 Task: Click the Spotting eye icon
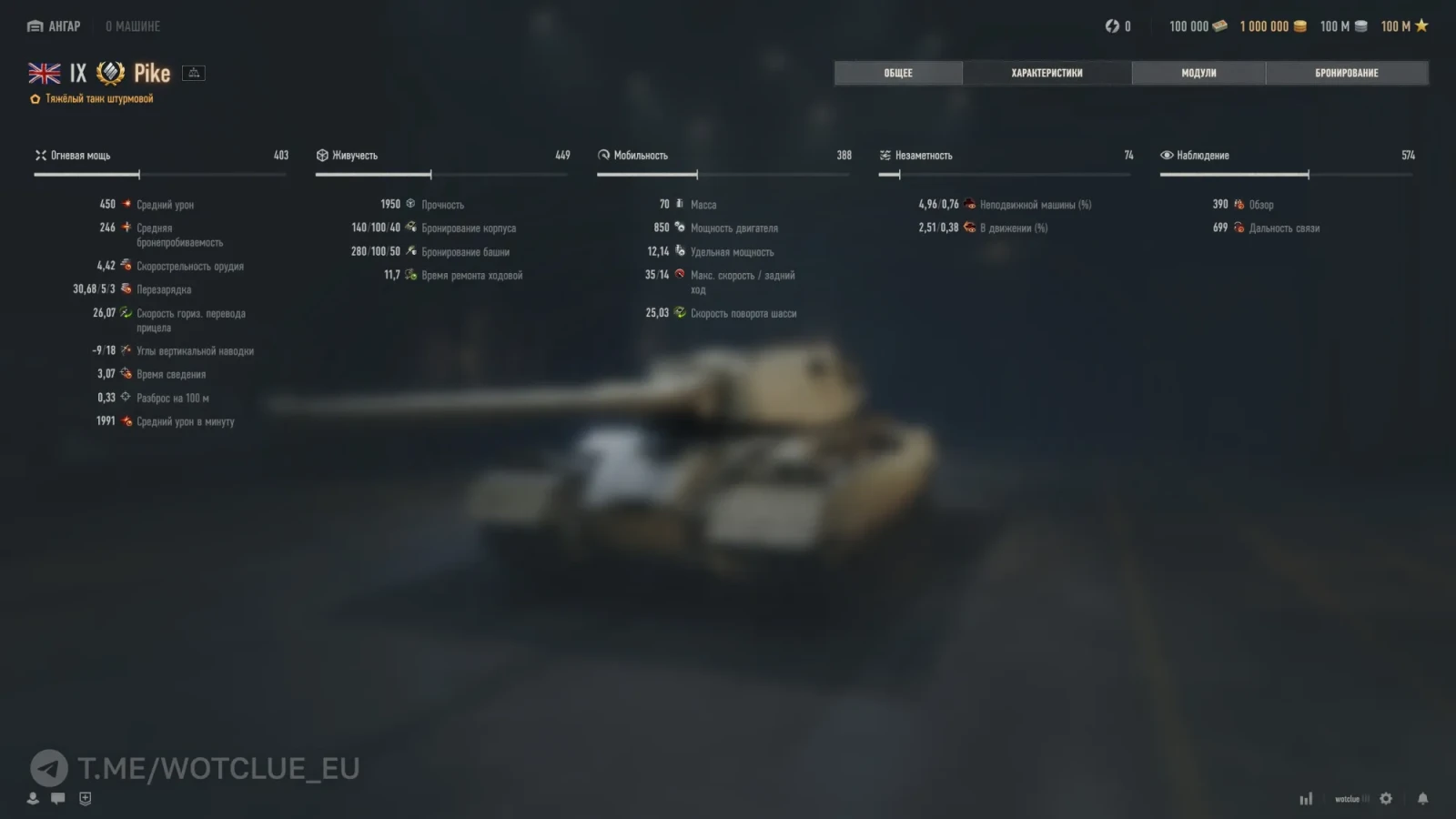[x=1167, y=155]
